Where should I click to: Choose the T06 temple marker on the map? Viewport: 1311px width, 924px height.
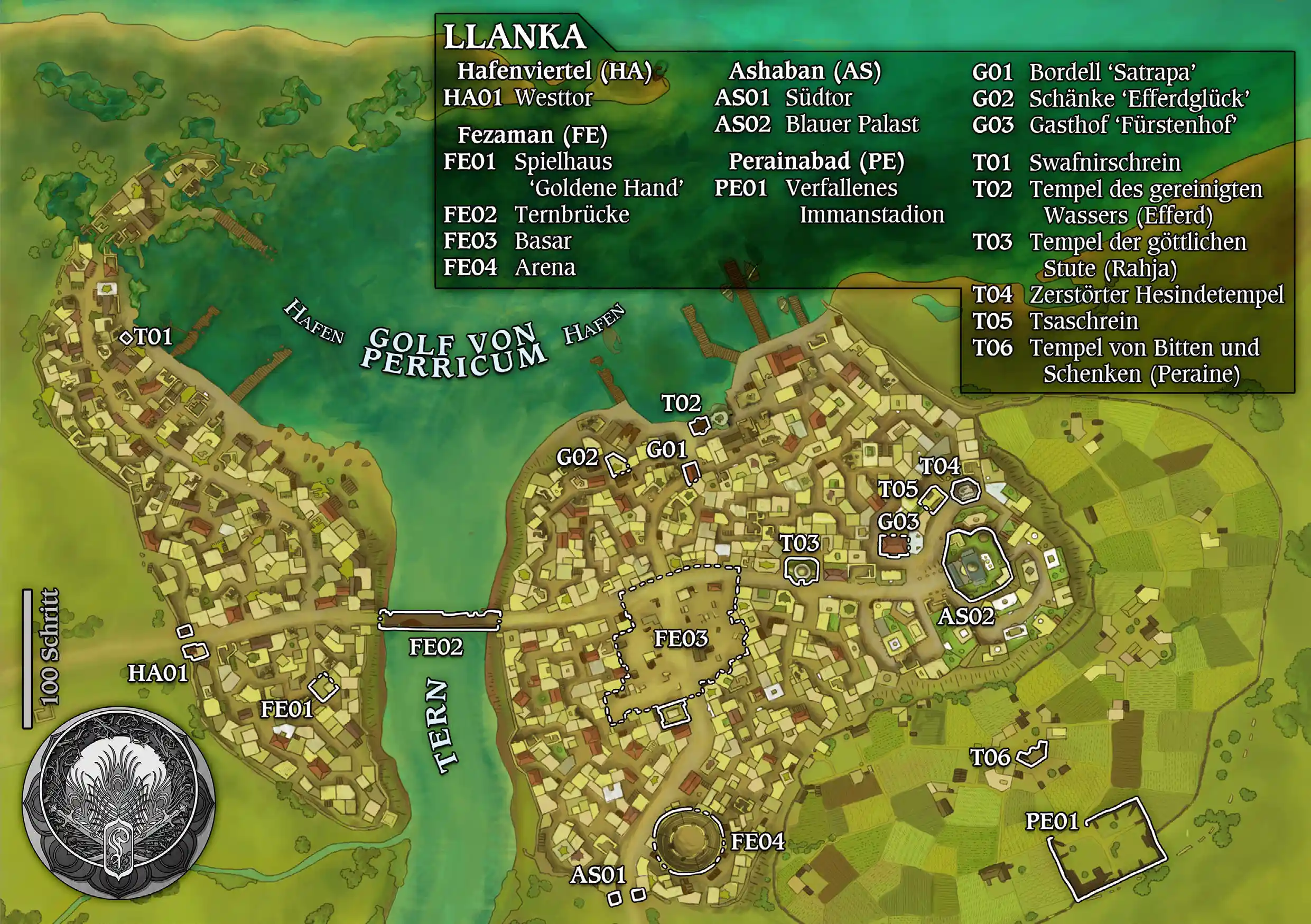(x=1034, y=754)
